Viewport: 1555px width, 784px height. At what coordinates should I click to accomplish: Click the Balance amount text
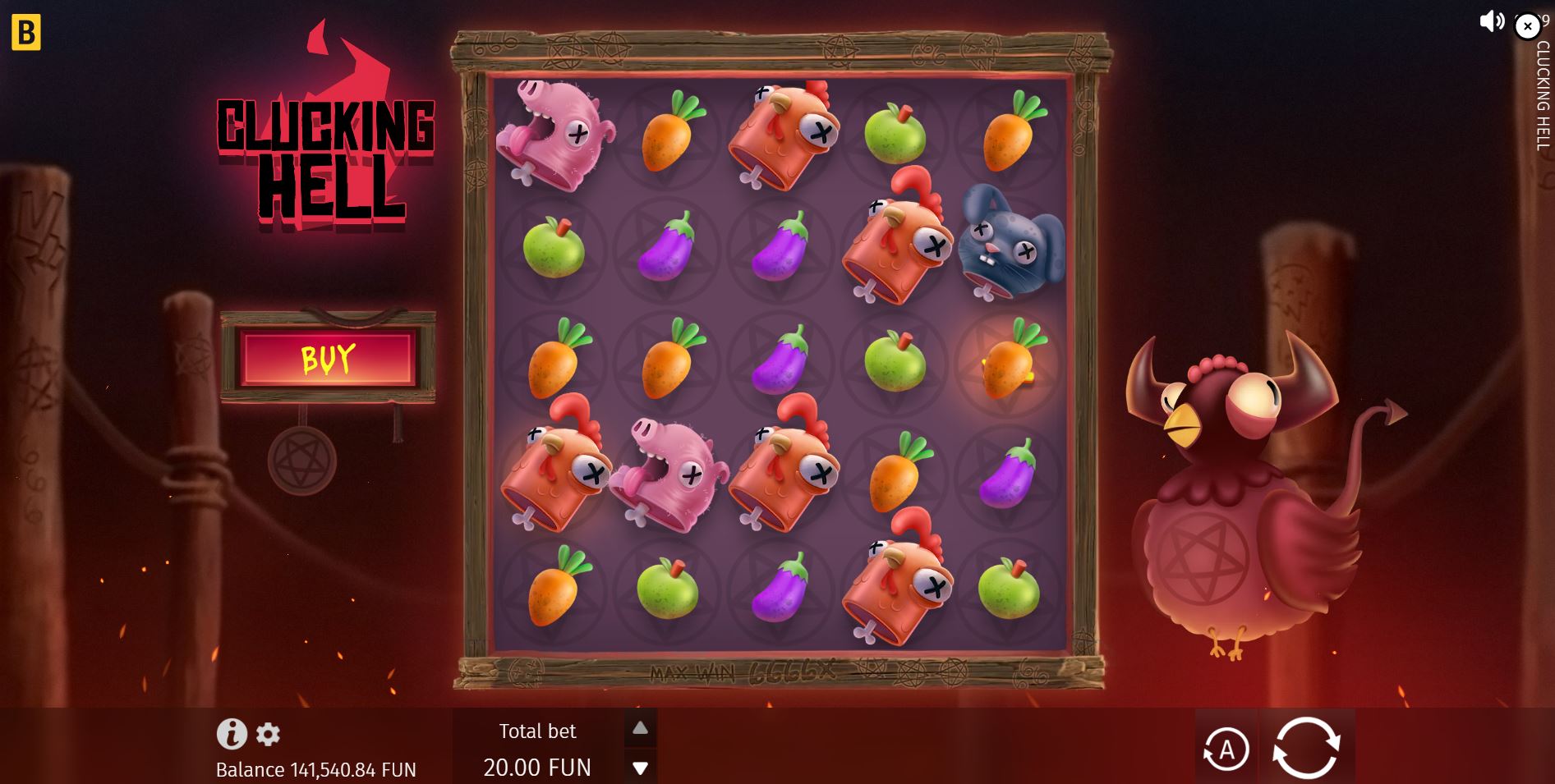[x=315, y=770]
